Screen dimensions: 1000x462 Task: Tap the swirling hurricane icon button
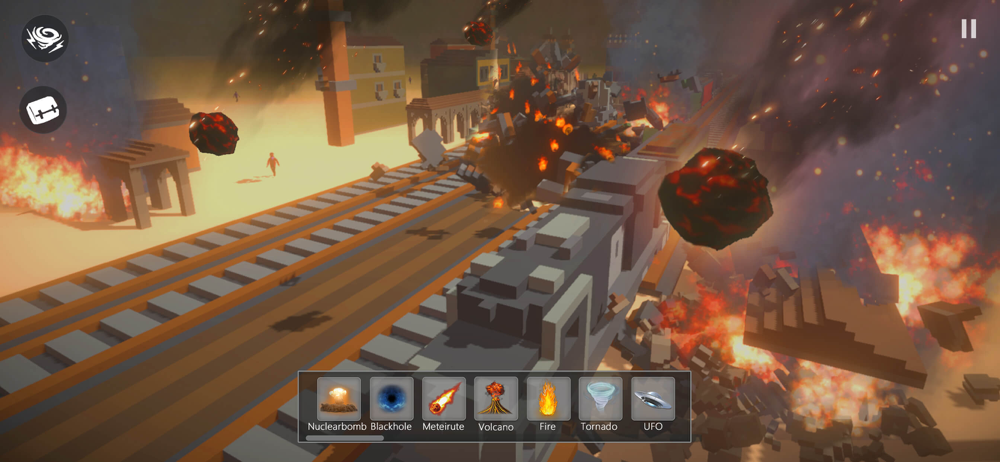coord(44,38)
